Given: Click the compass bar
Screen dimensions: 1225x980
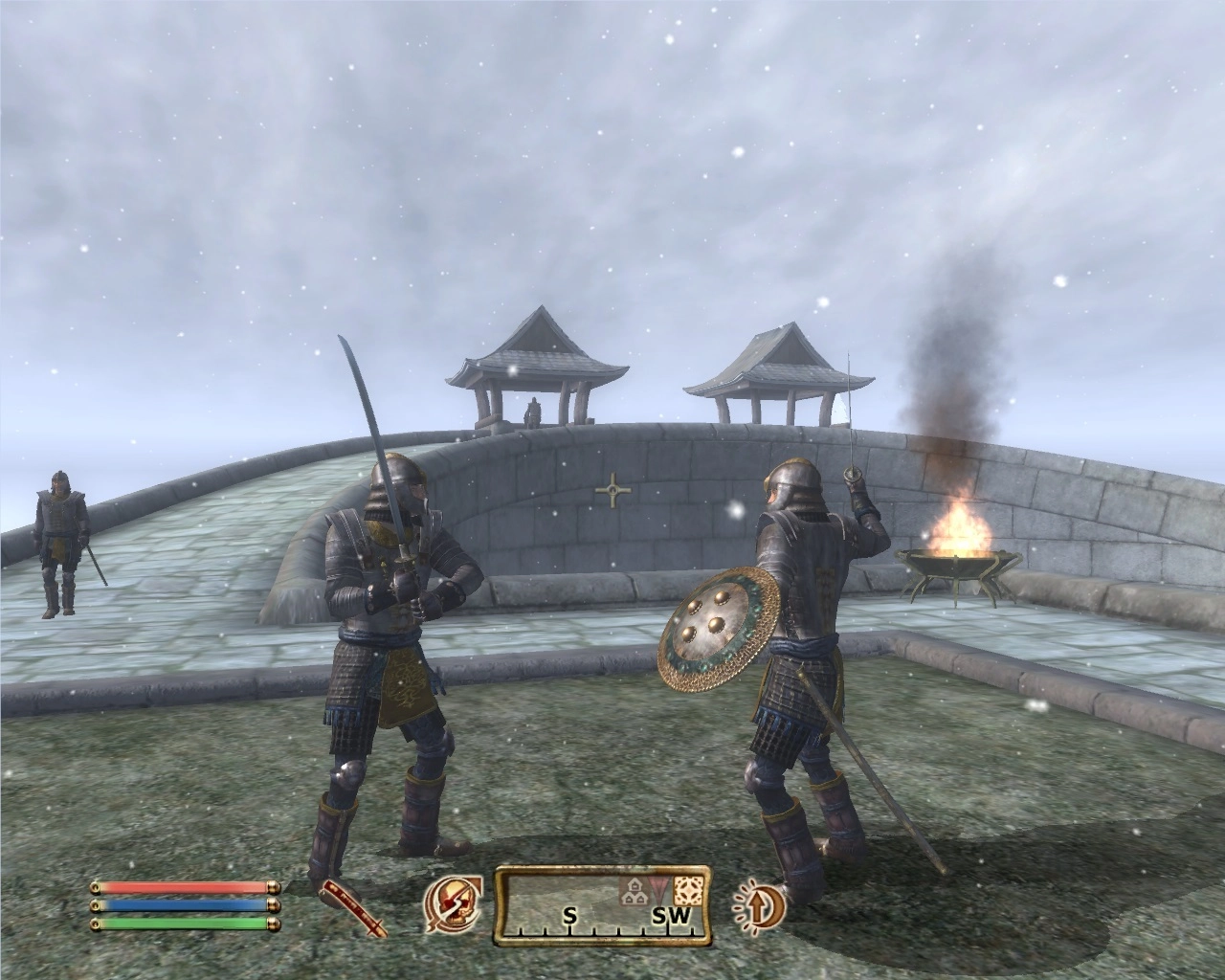Looking at the screenshot, I should click(x=602, y=904).
